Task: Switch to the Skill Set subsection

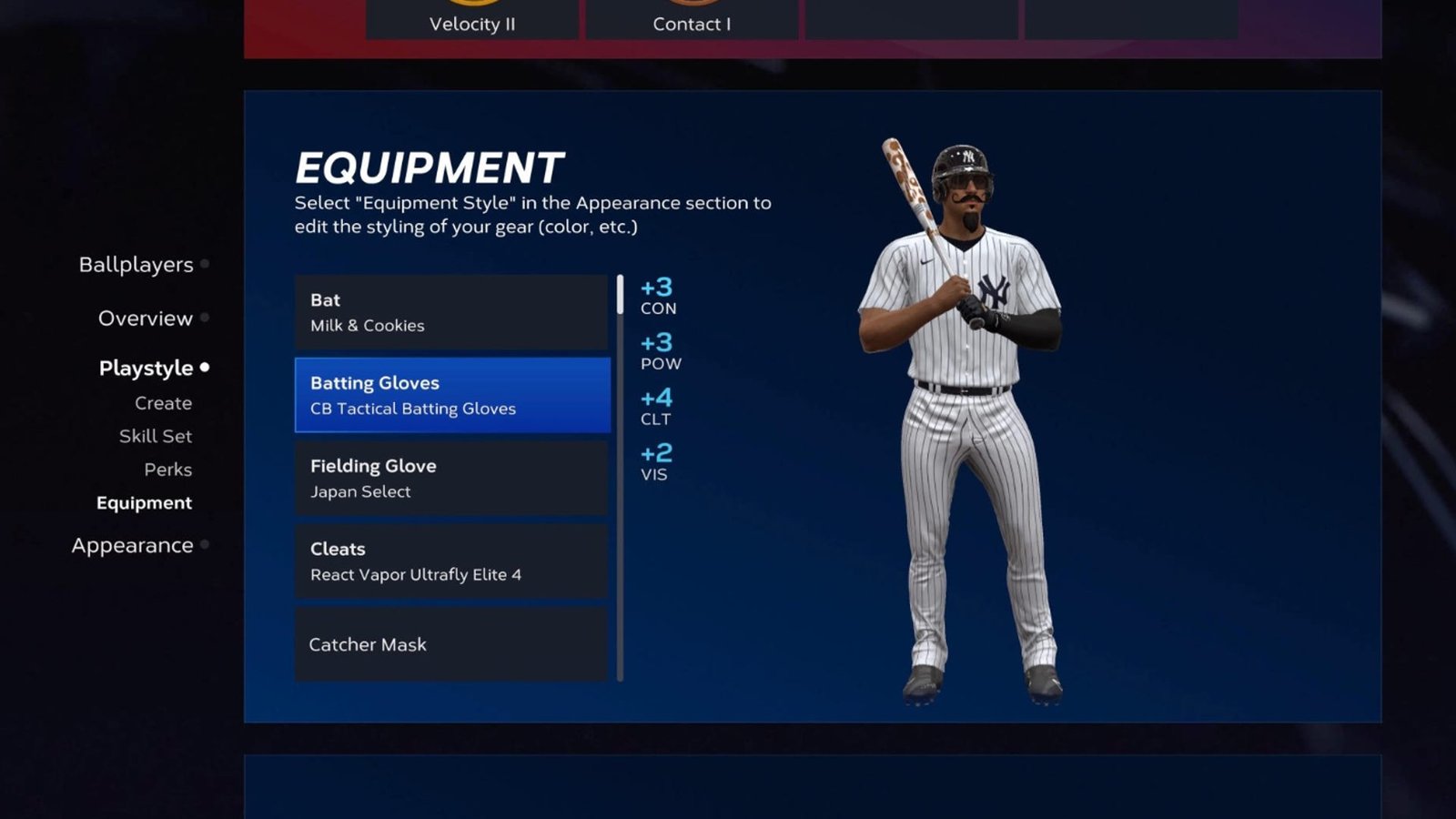Action: click(x=154, y=436)
